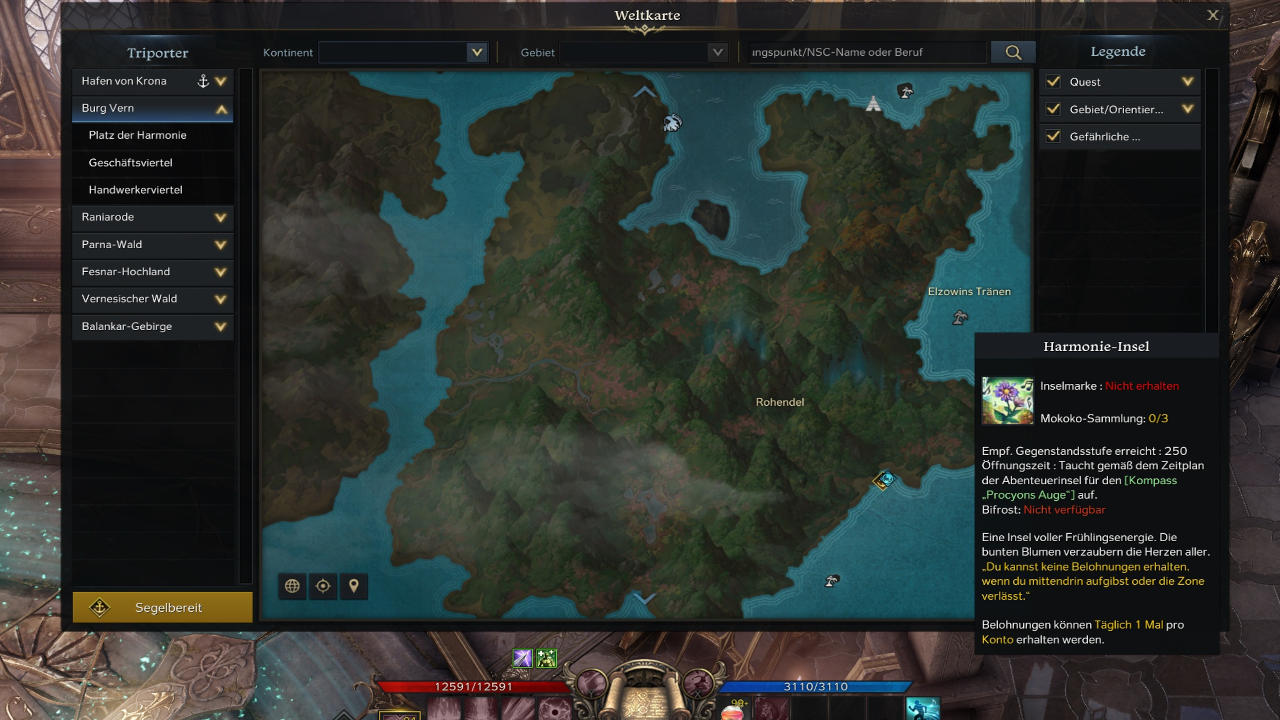
Task: Show Vernesischer Wald triports
Action: coord(221,299)
